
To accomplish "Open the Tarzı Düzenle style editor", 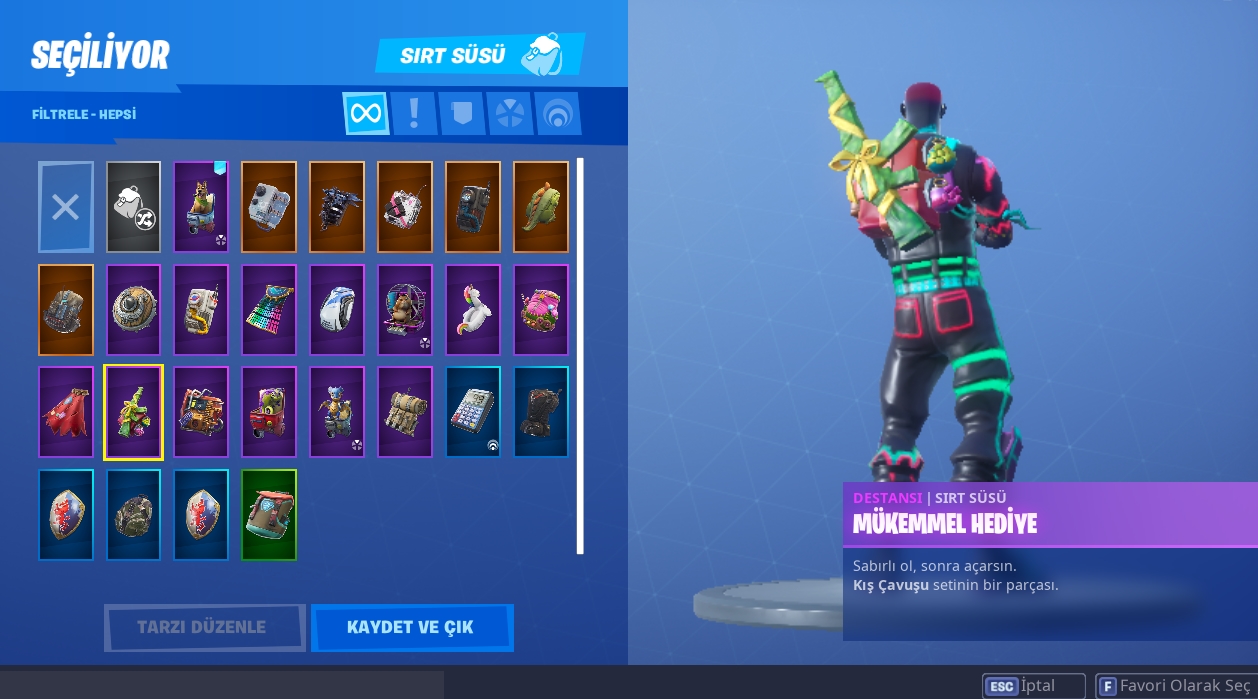I will (x=204, y=628).
